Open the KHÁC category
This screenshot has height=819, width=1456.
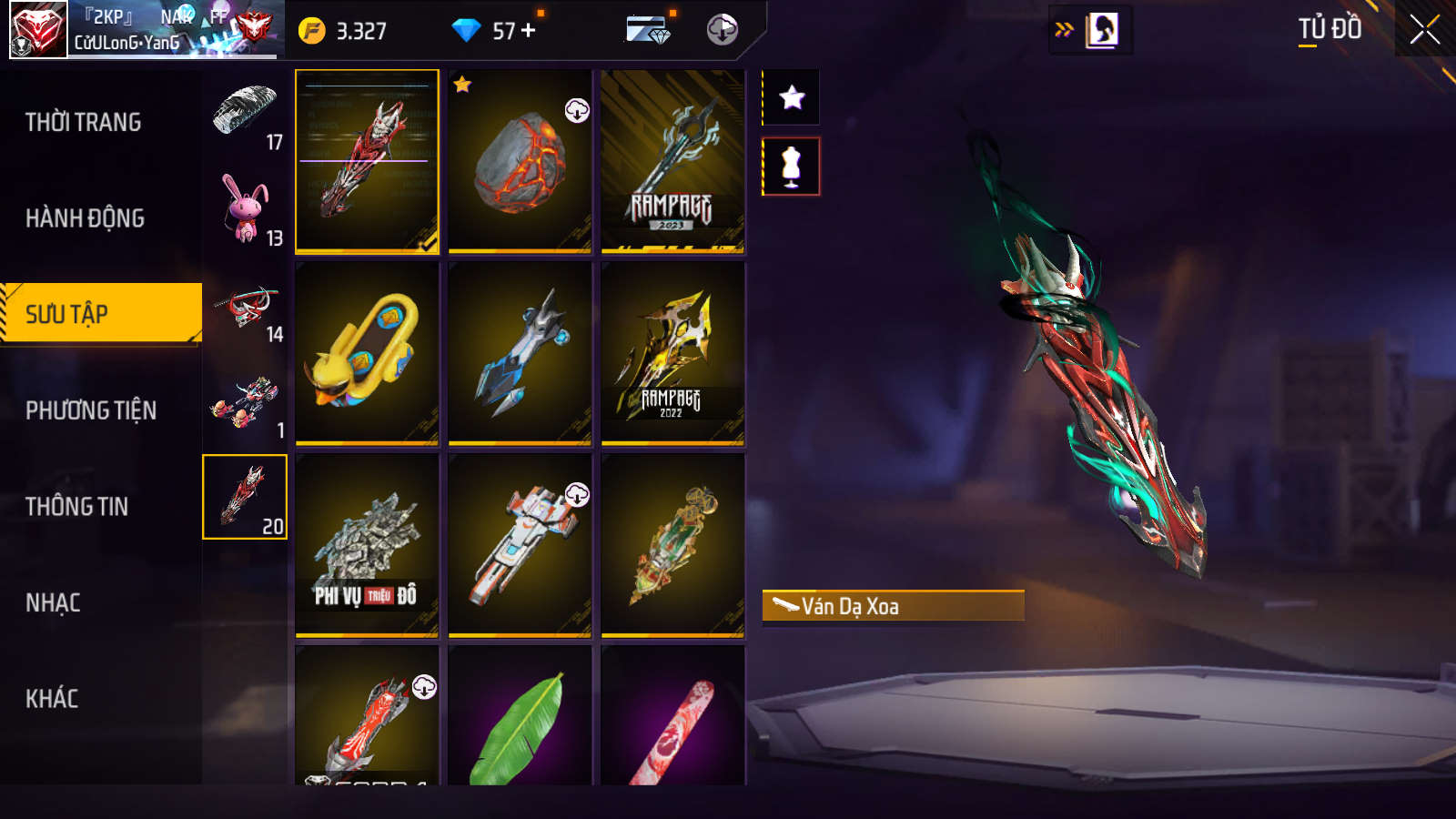52,699
